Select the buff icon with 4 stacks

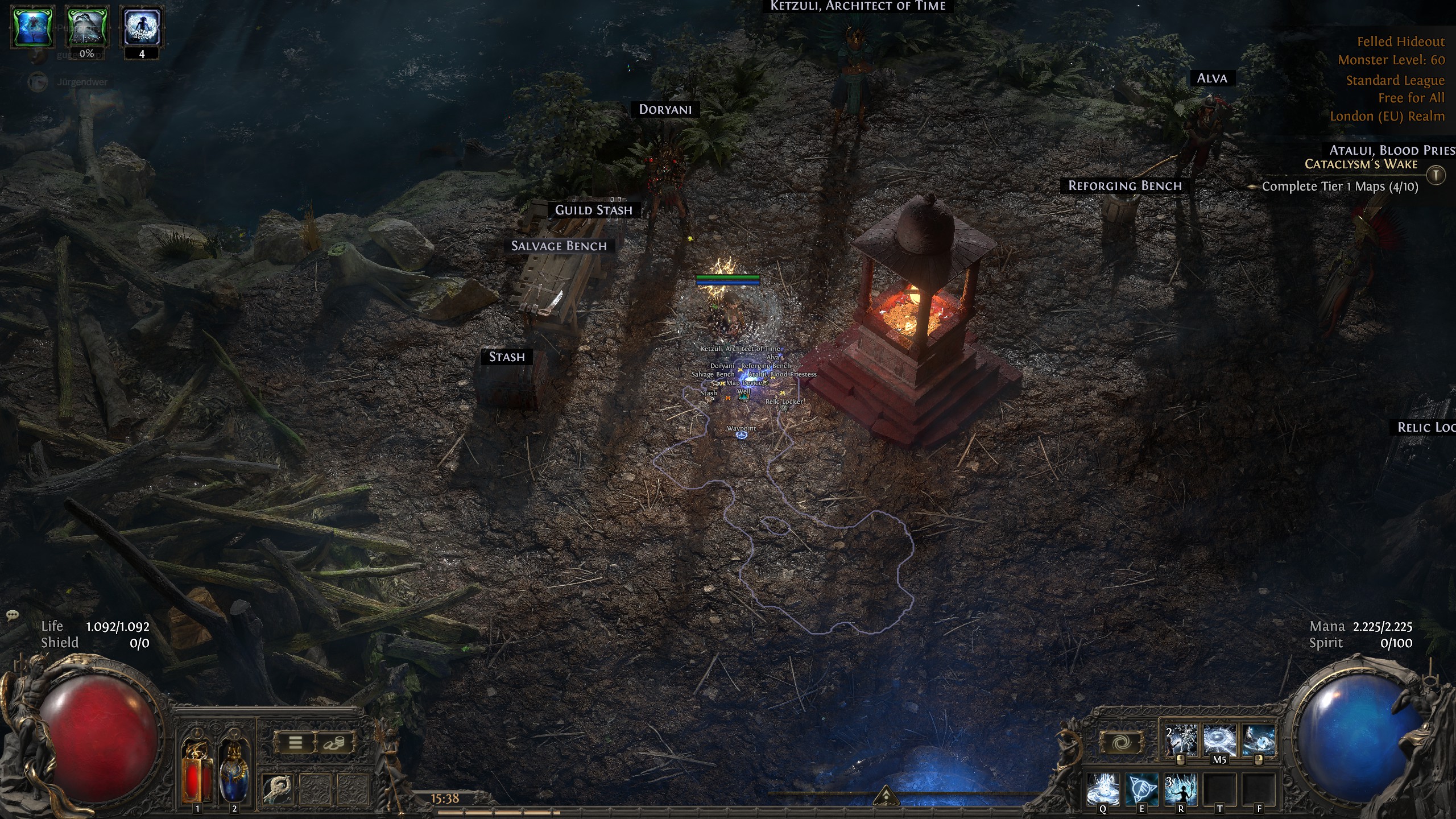[x=142, y=26]
